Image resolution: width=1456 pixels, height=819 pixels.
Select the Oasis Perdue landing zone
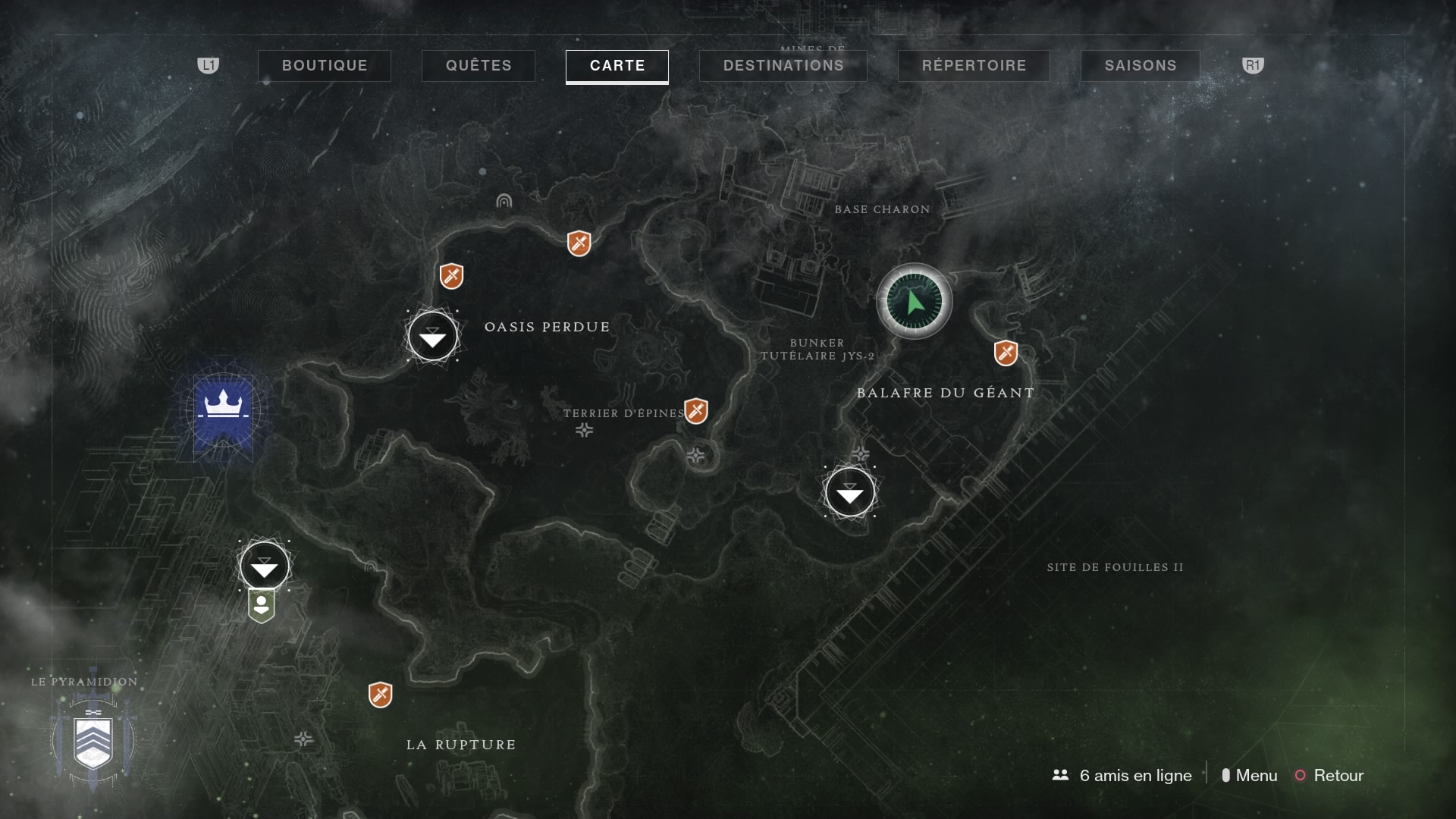click(432, 336)
